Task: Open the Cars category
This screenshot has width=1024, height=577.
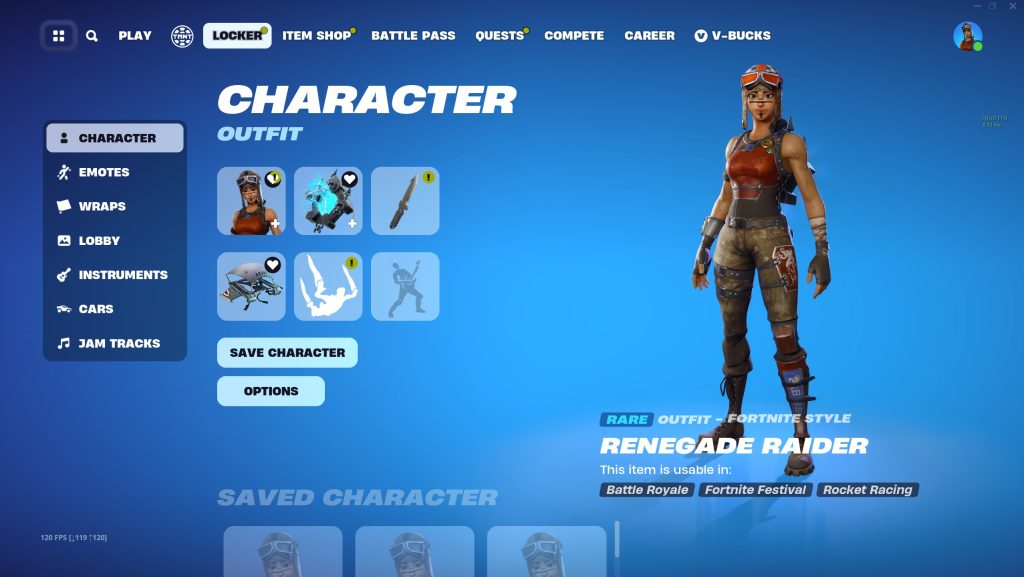Action: click(x=96, y=309)
